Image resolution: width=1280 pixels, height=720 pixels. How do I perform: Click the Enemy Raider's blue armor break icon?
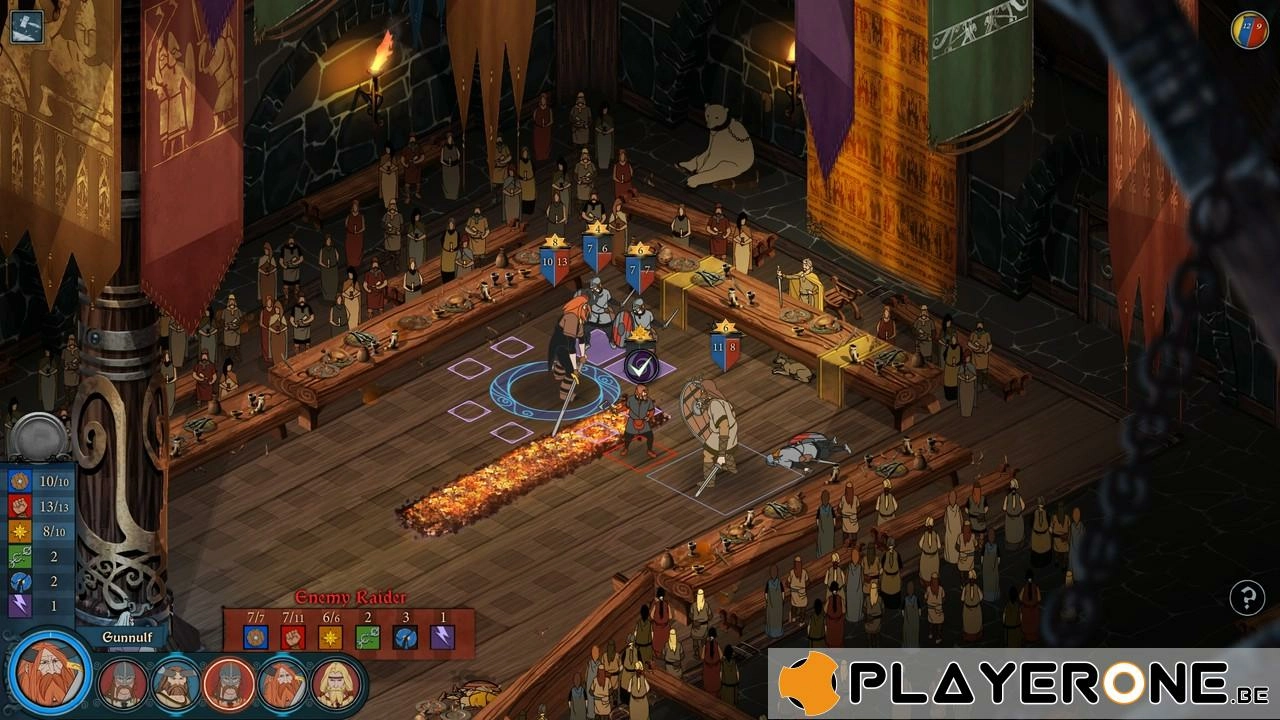click(405, 636)
